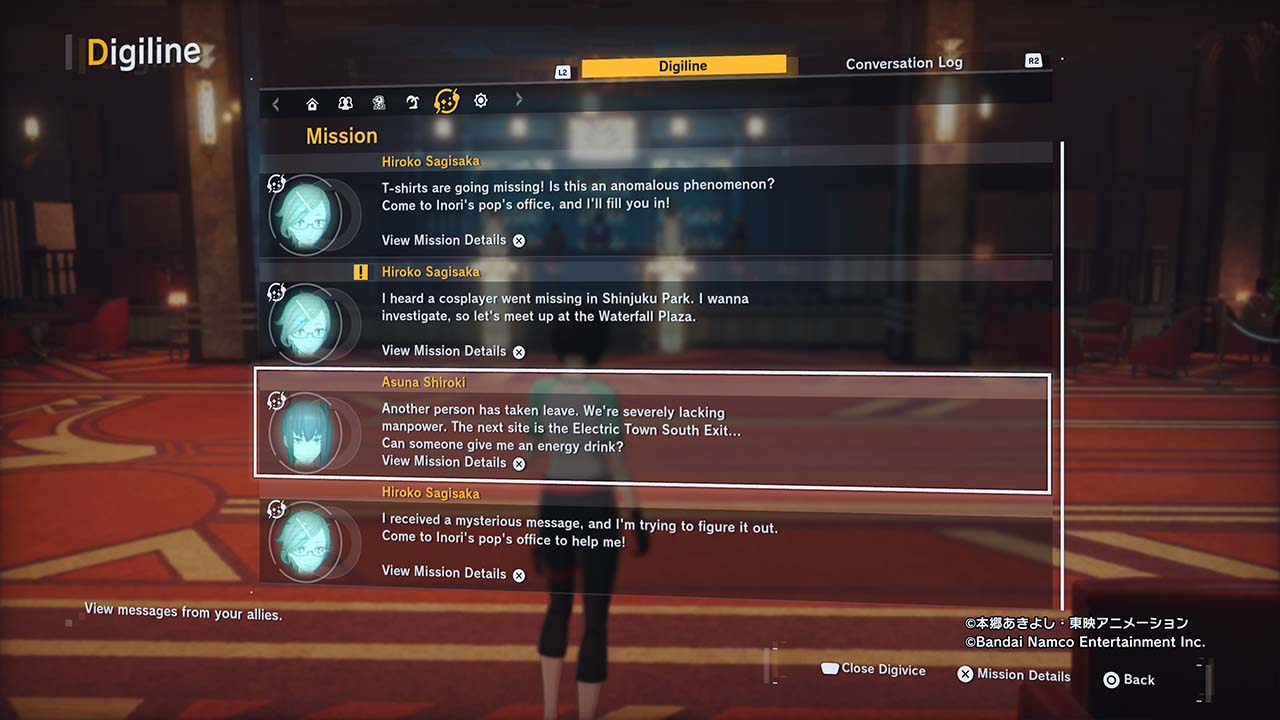Open the gear icon category
This screenshot has width=1280, height=720.
coord(481,101)
